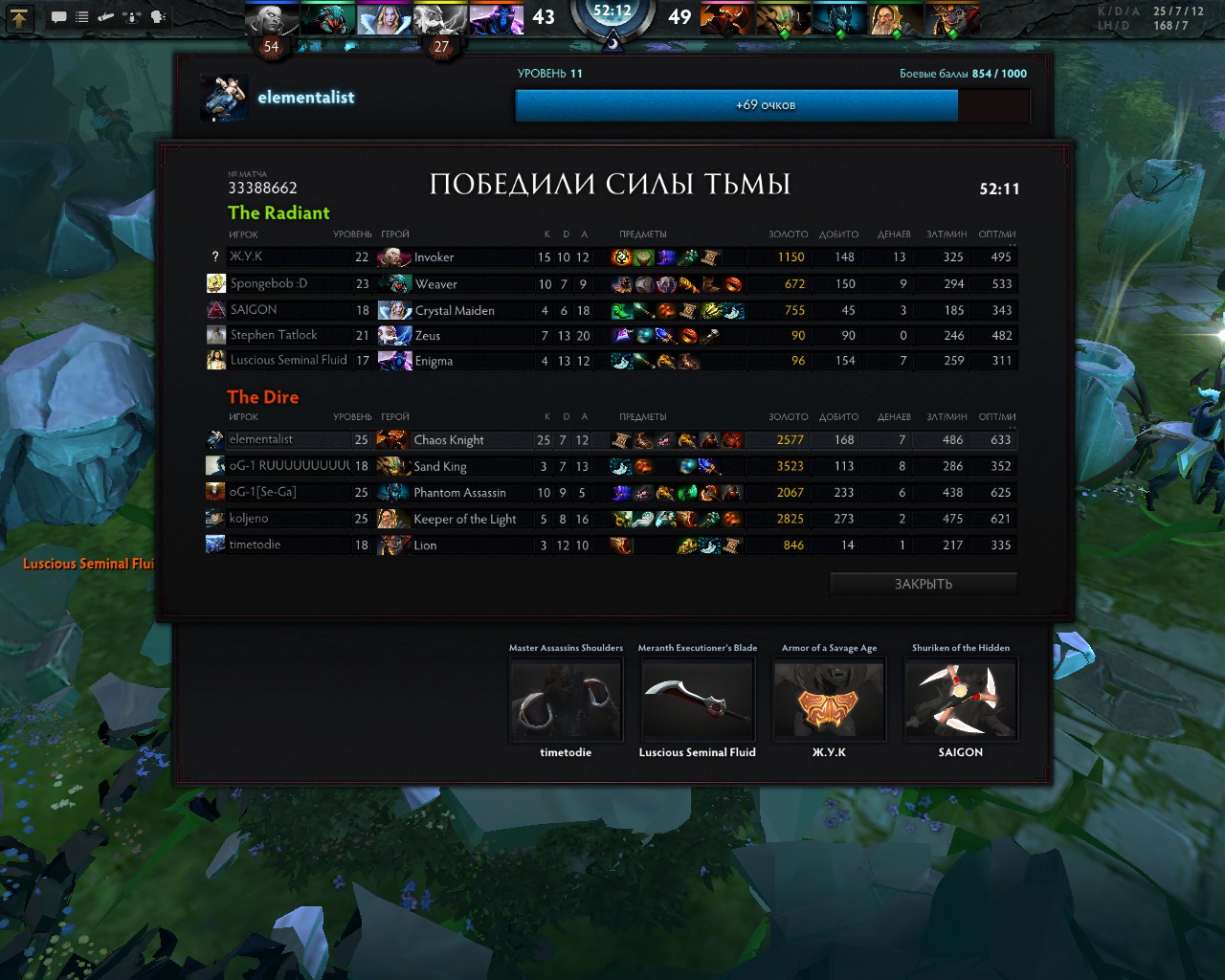
Task: Select Crystal Maiden's portrait in the top bar
Action: click(x=383, y=18)
